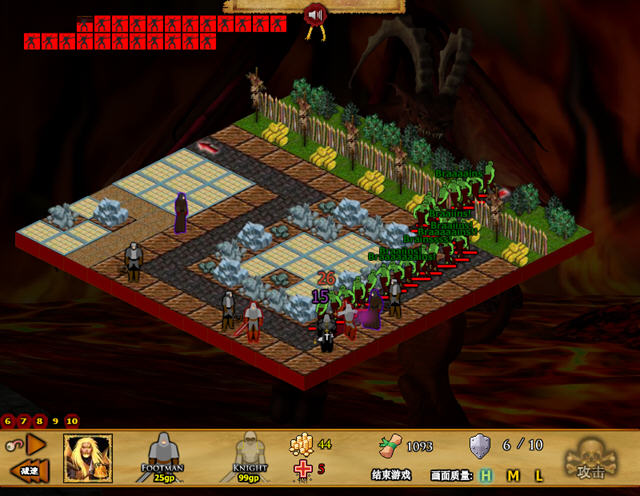Click the orange play arrow button
Screen dimensions: 640x496
[36, 443]
